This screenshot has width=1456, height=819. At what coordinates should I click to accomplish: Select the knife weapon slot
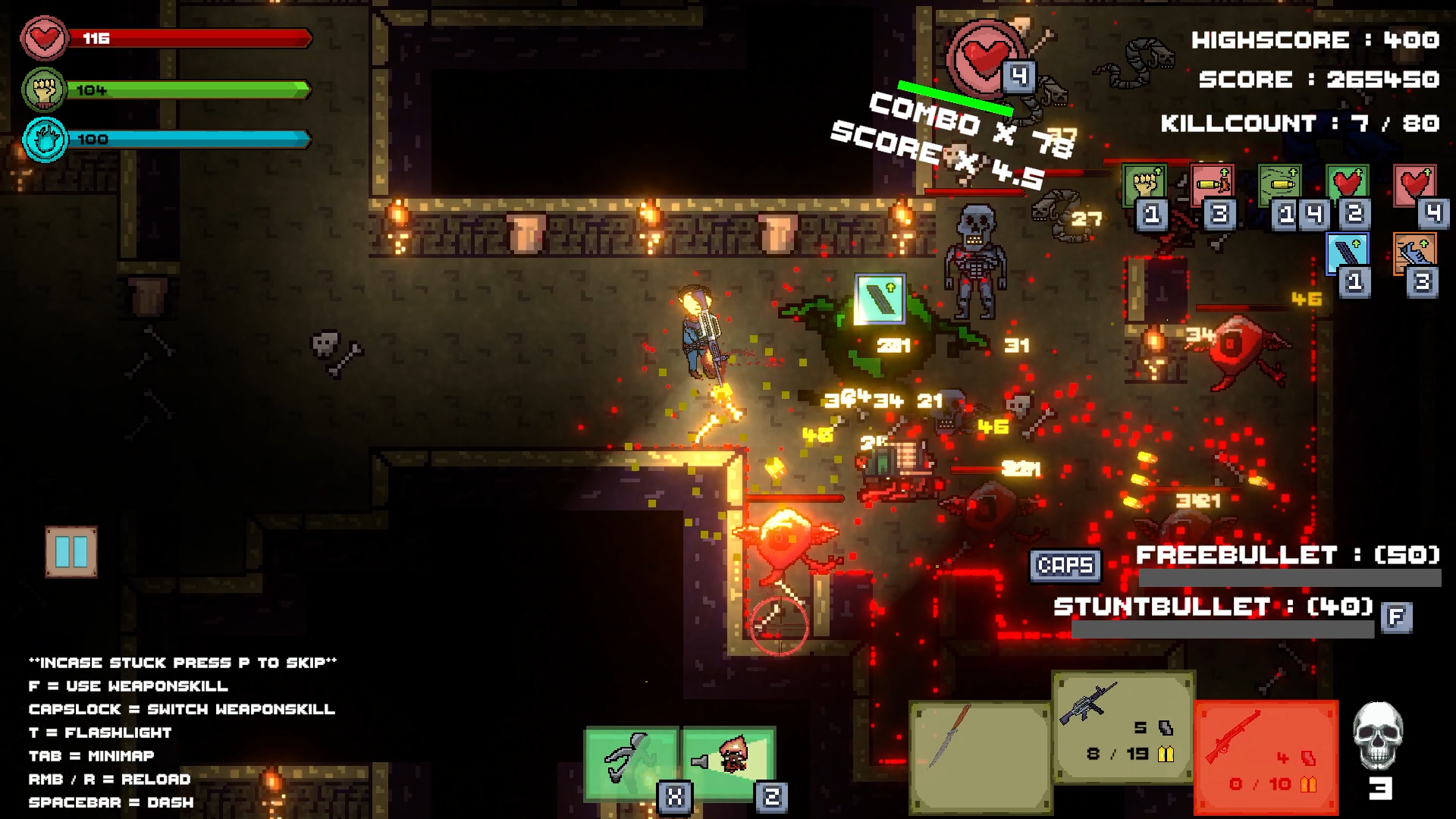point(980,756)
